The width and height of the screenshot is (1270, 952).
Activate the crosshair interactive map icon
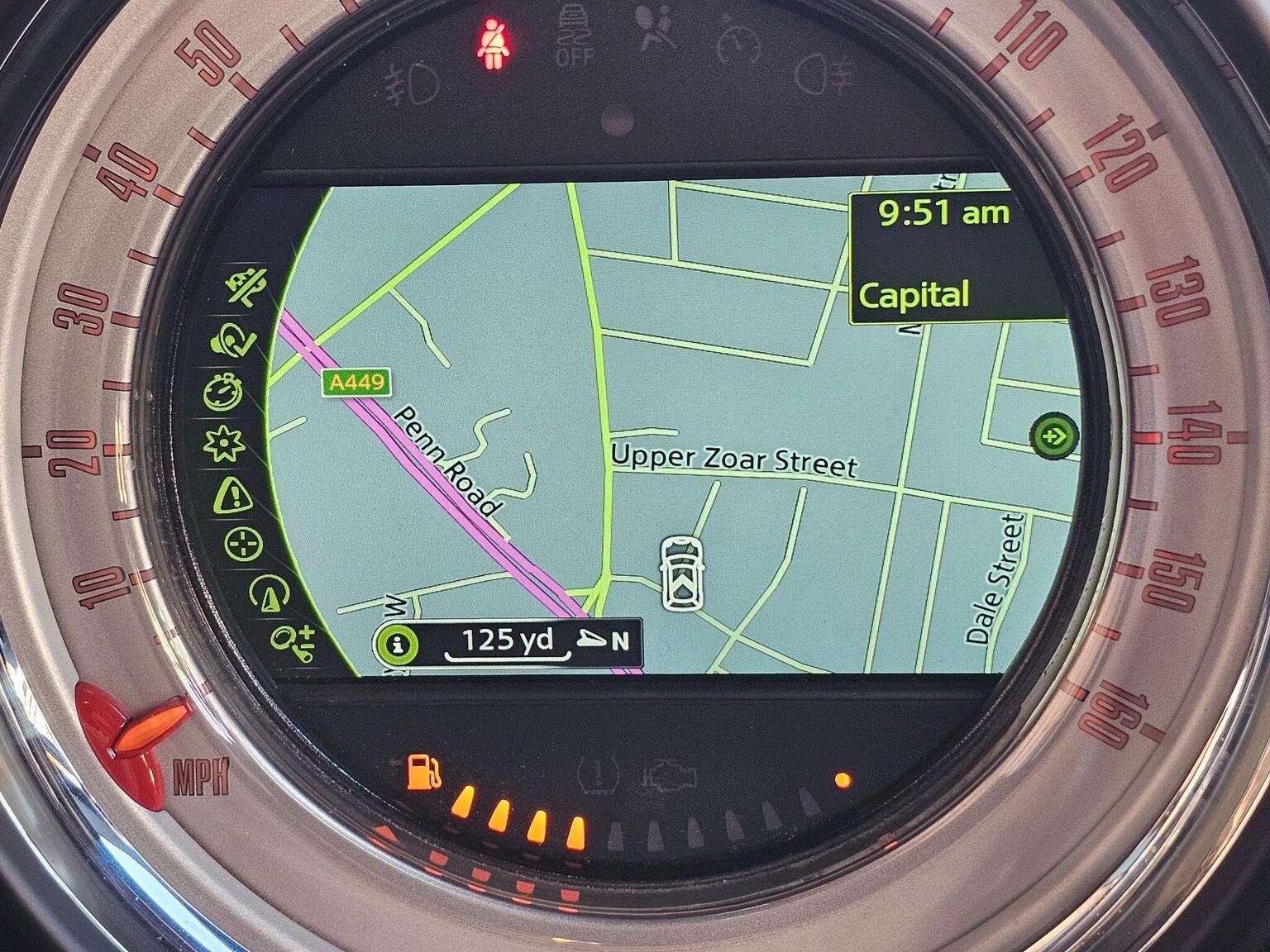pyautogui.click(x=245, y=545)
